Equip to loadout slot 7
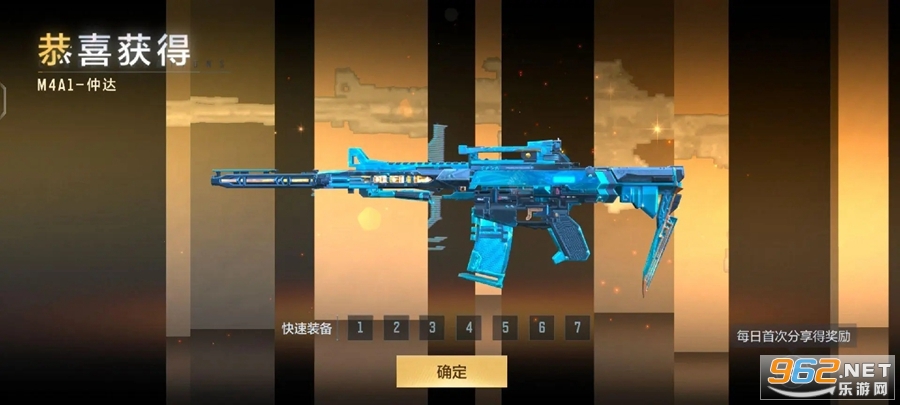 pos(576,327)
